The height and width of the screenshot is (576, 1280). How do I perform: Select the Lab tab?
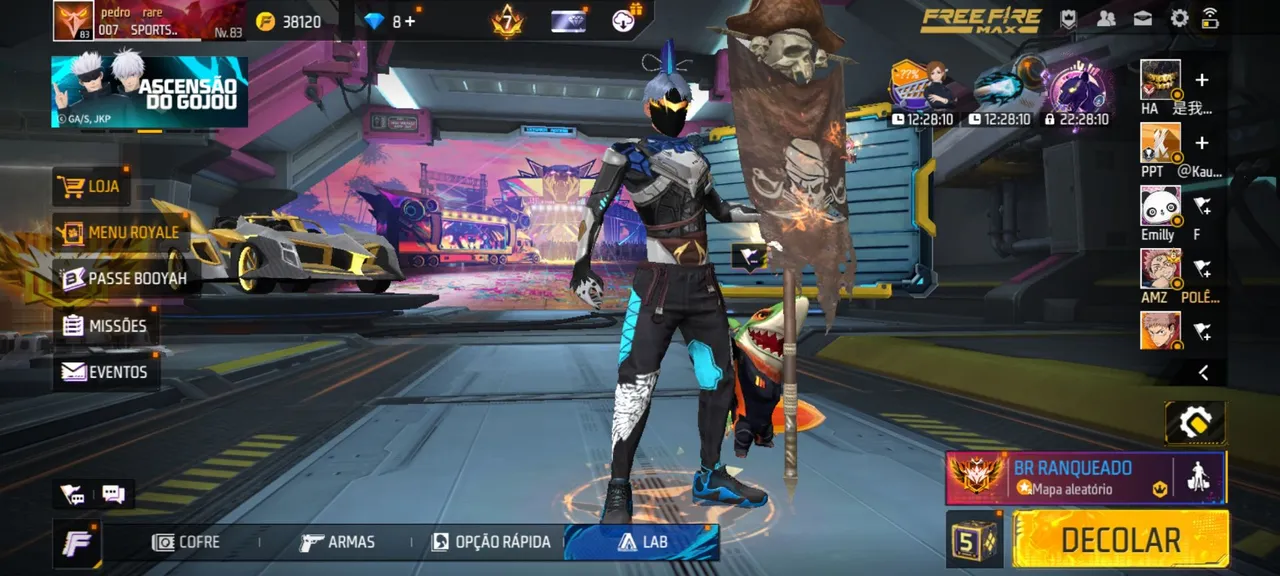(642, 542)
